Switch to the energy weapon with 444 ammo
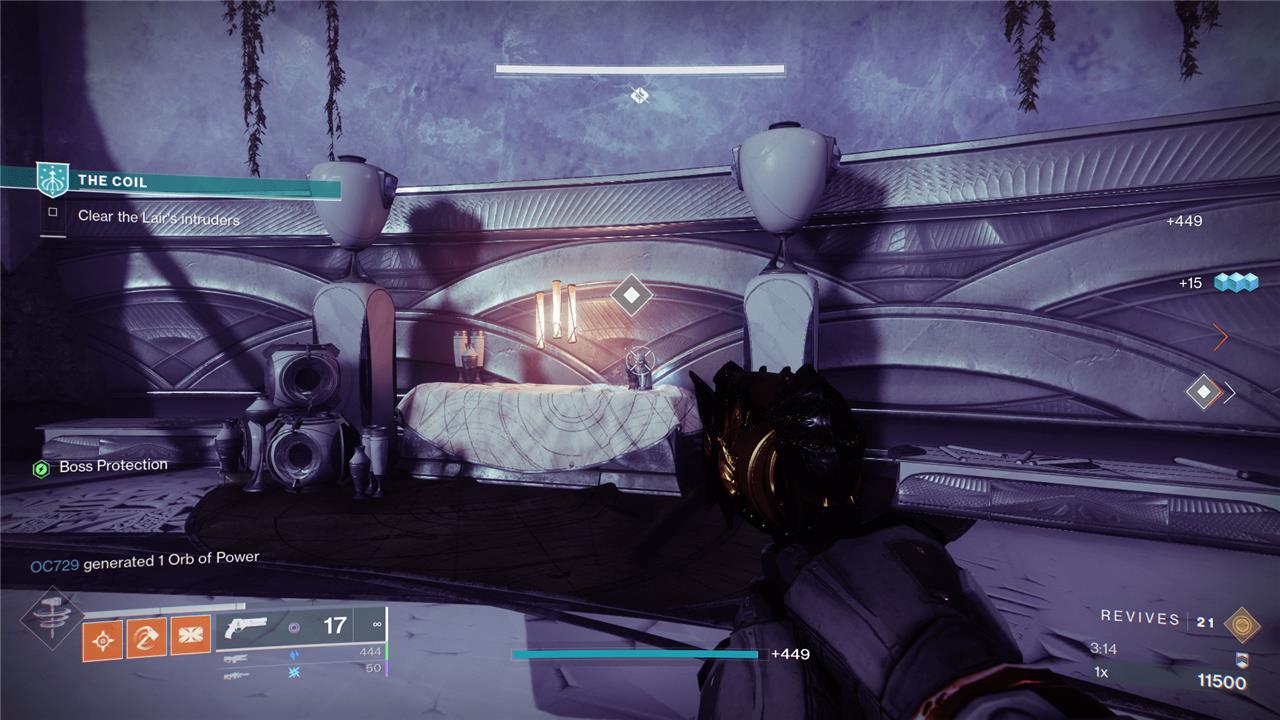Viewport: 1280px width, 720px height. coord(300,653)
